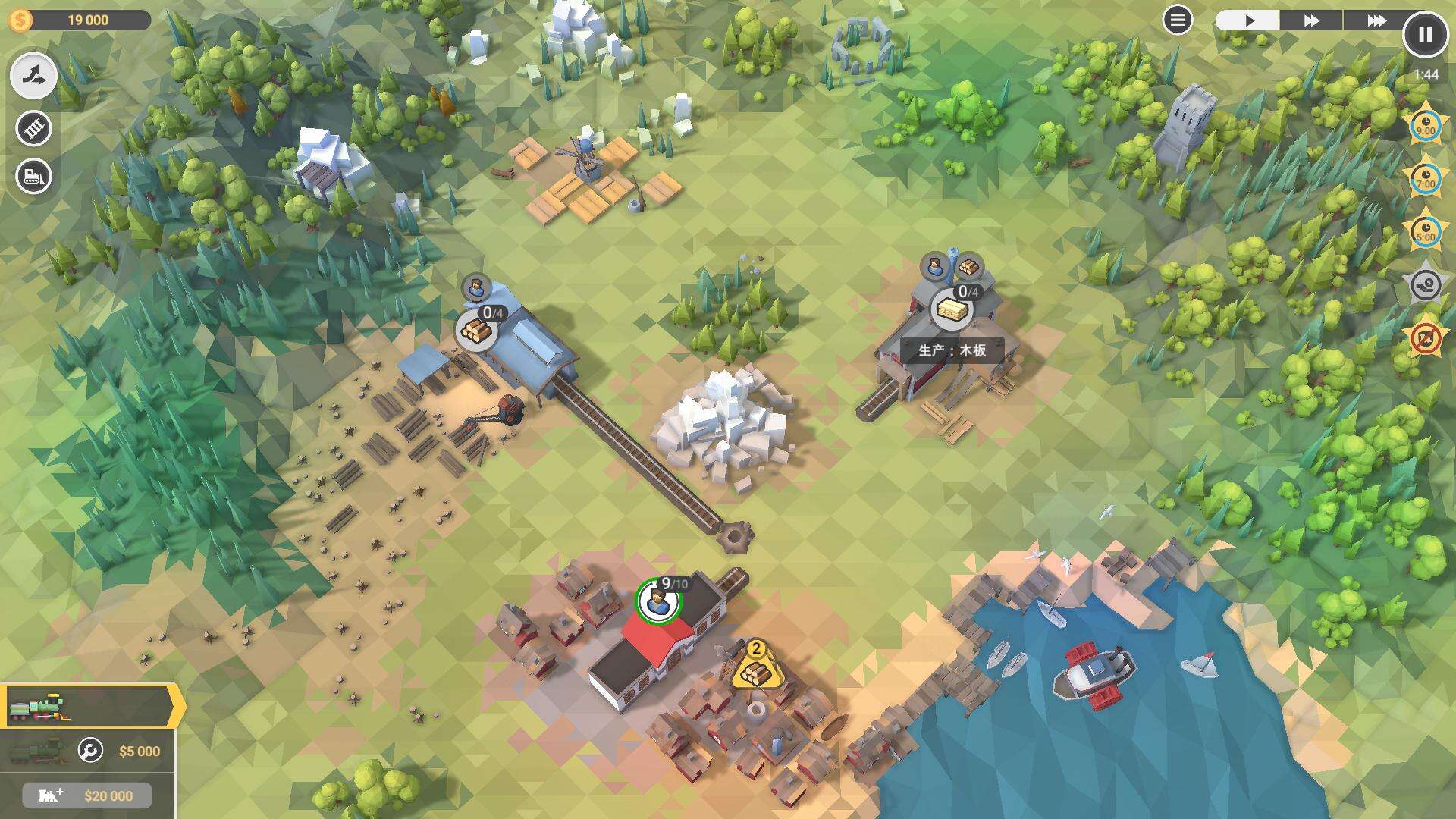Screen dimensions: 1456x819
Task: Open the hamburger game menu
Action: pyautogui.click(x=1177, y=20)
